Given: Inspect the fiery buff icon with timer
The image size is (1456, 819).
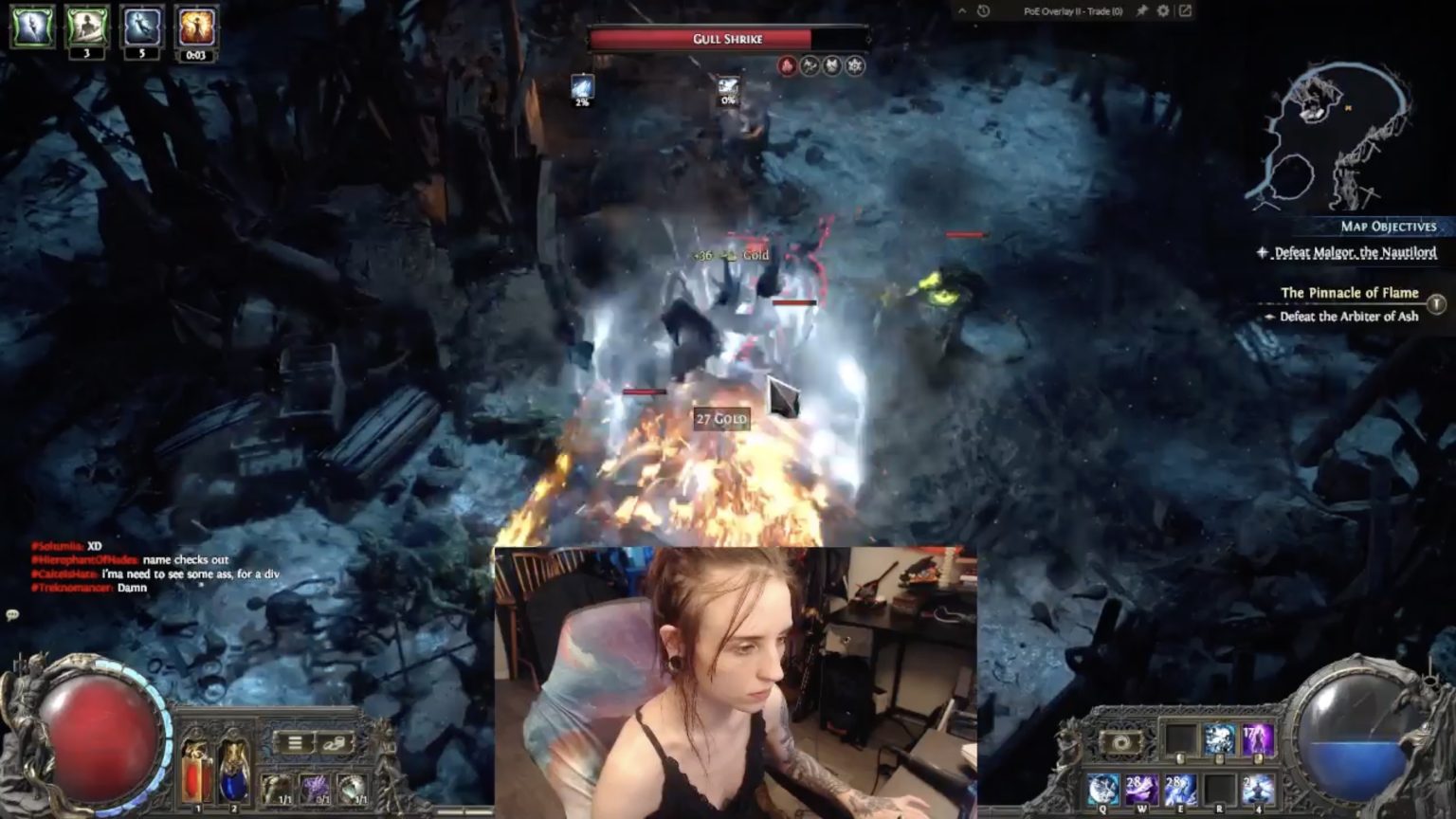Looking at the screenshot, I should tap(196, 27).
